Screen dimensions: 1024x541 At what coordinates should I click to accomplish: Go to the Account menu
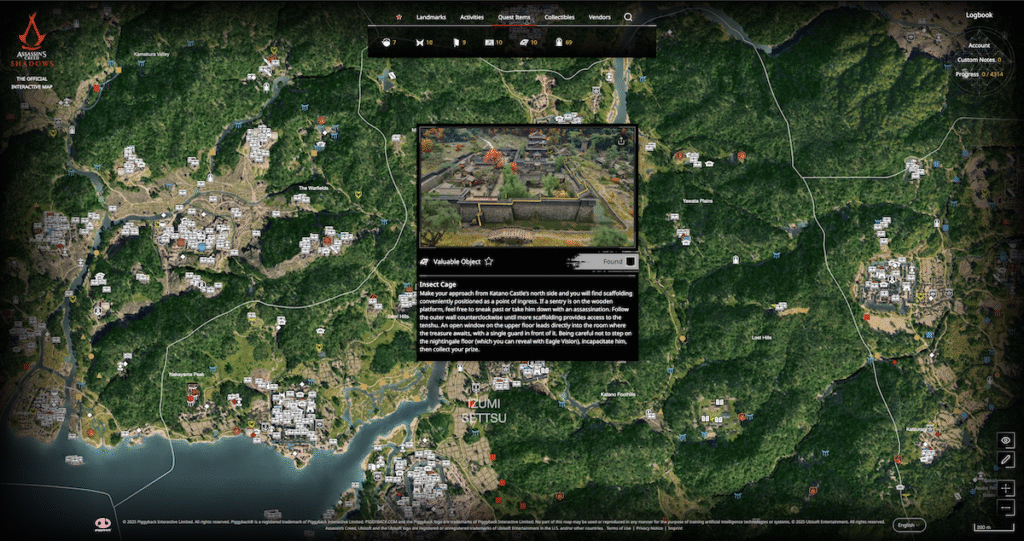(x=978, y=46)
